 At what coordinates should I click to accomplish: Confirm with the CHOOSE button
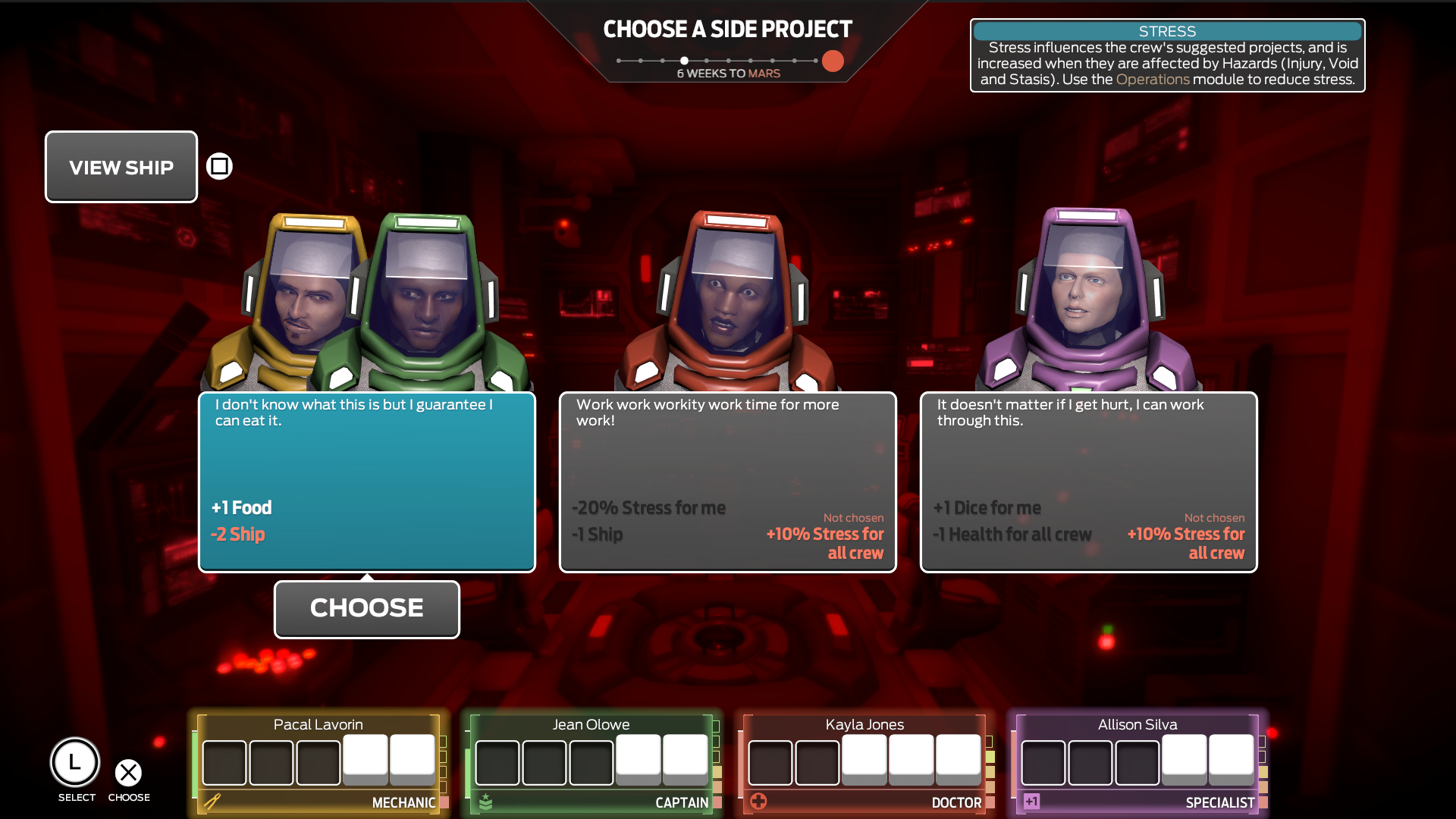[x=366, y=608]
